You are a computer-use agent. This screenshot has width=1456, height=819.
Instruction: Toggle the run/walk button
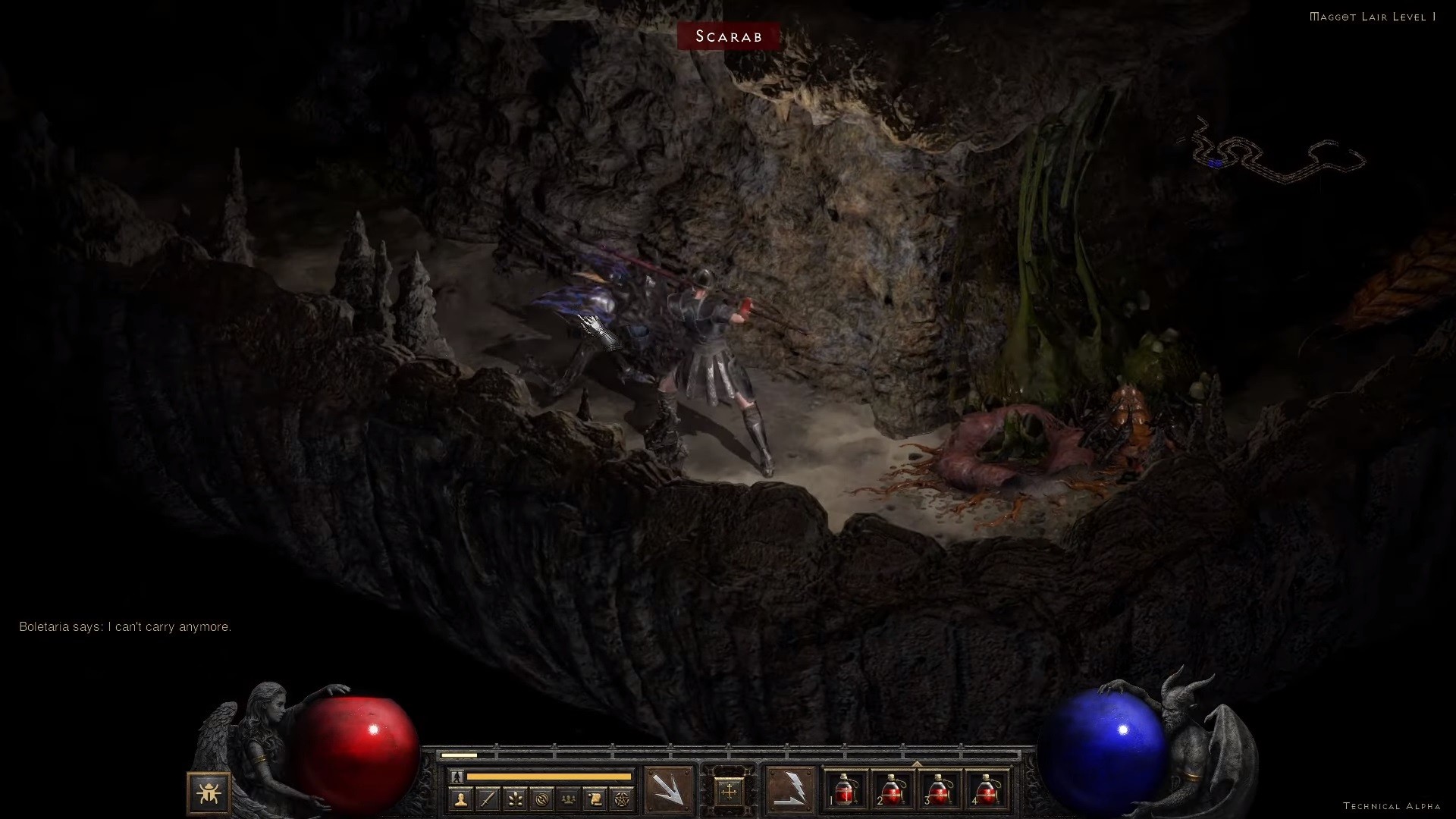tap(457, 777)
